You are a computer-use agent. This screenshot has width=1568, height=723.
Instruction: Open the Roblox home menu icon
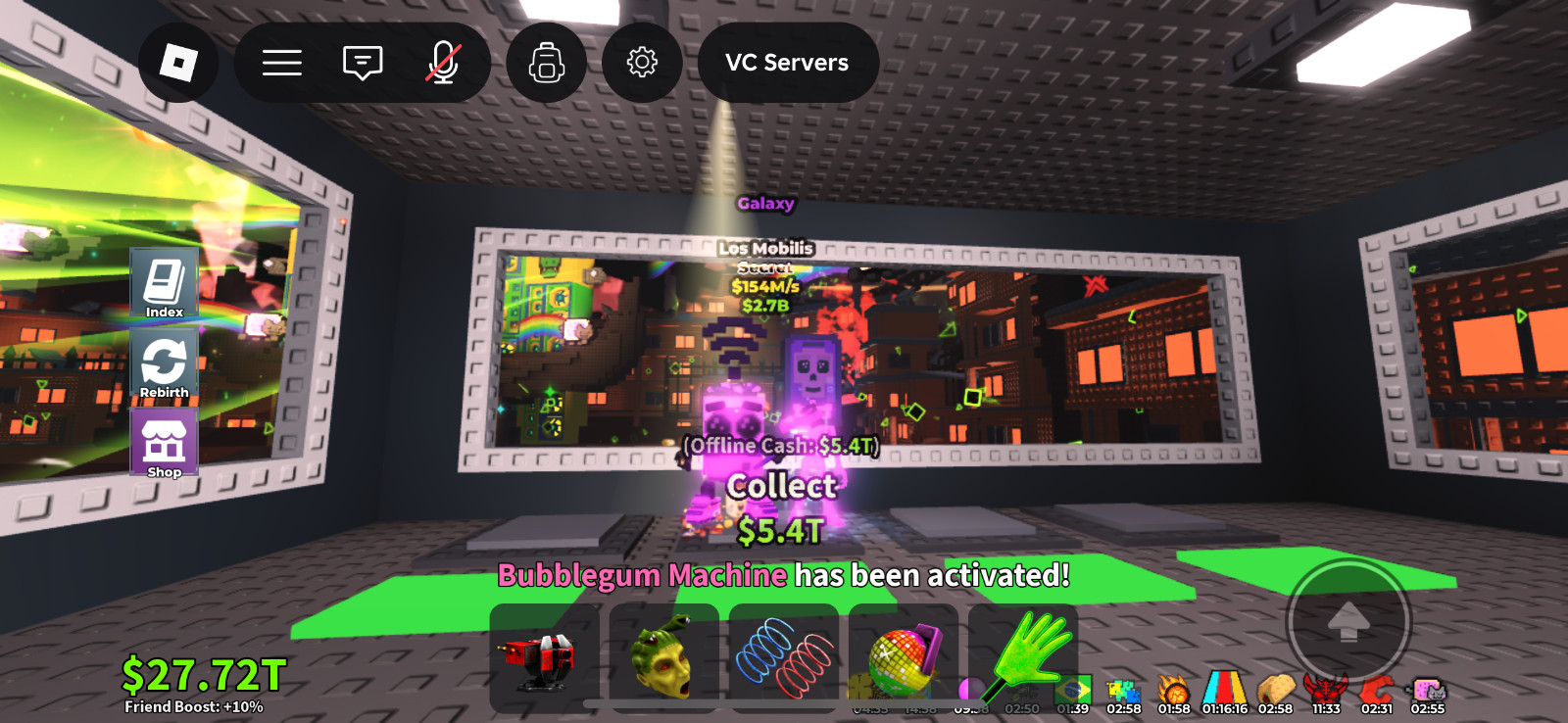click(x=179, y=61)
